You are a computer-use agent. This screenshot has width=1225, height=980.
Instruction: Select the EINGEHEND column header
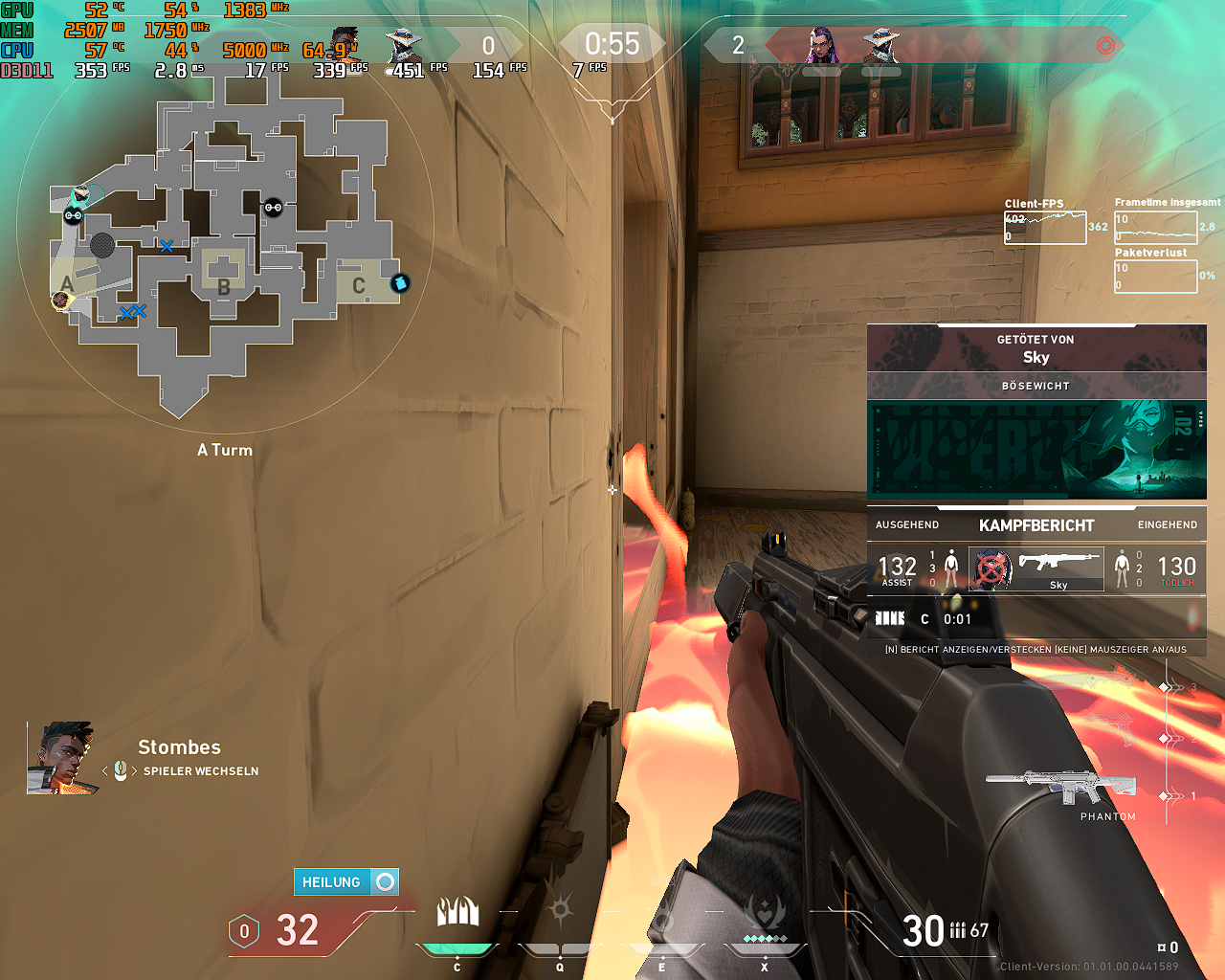click(1169, 524)
